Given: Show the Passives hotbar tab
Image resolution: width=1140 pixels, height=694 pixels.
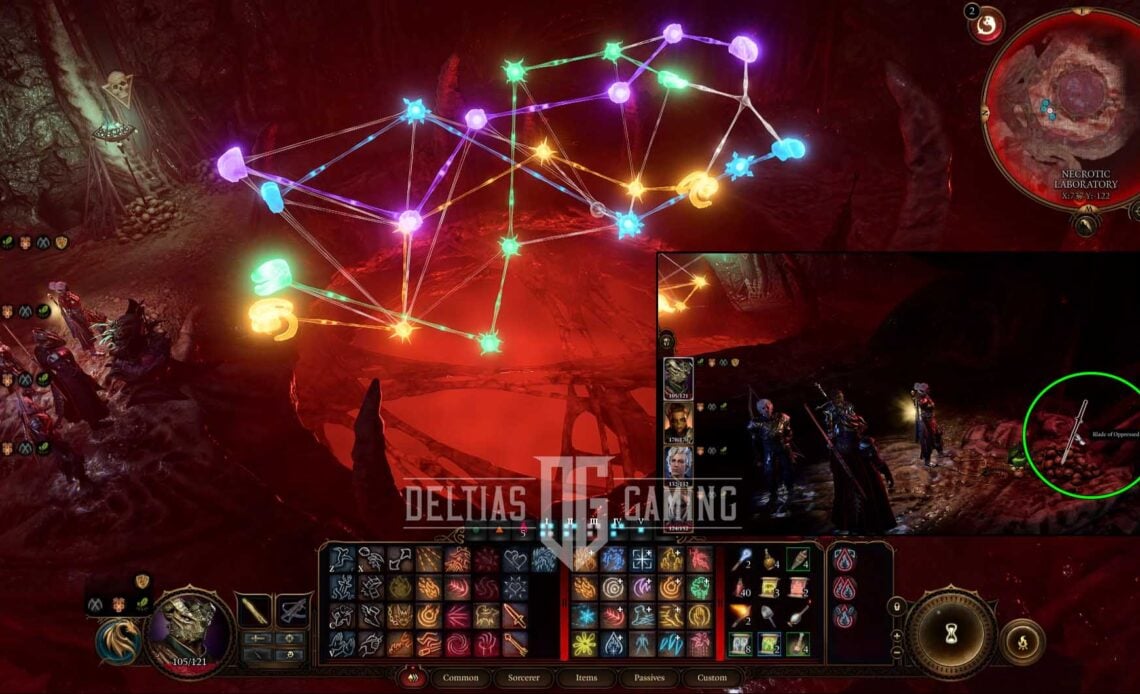Looking at the screenshot, I should tap(648, 678).
